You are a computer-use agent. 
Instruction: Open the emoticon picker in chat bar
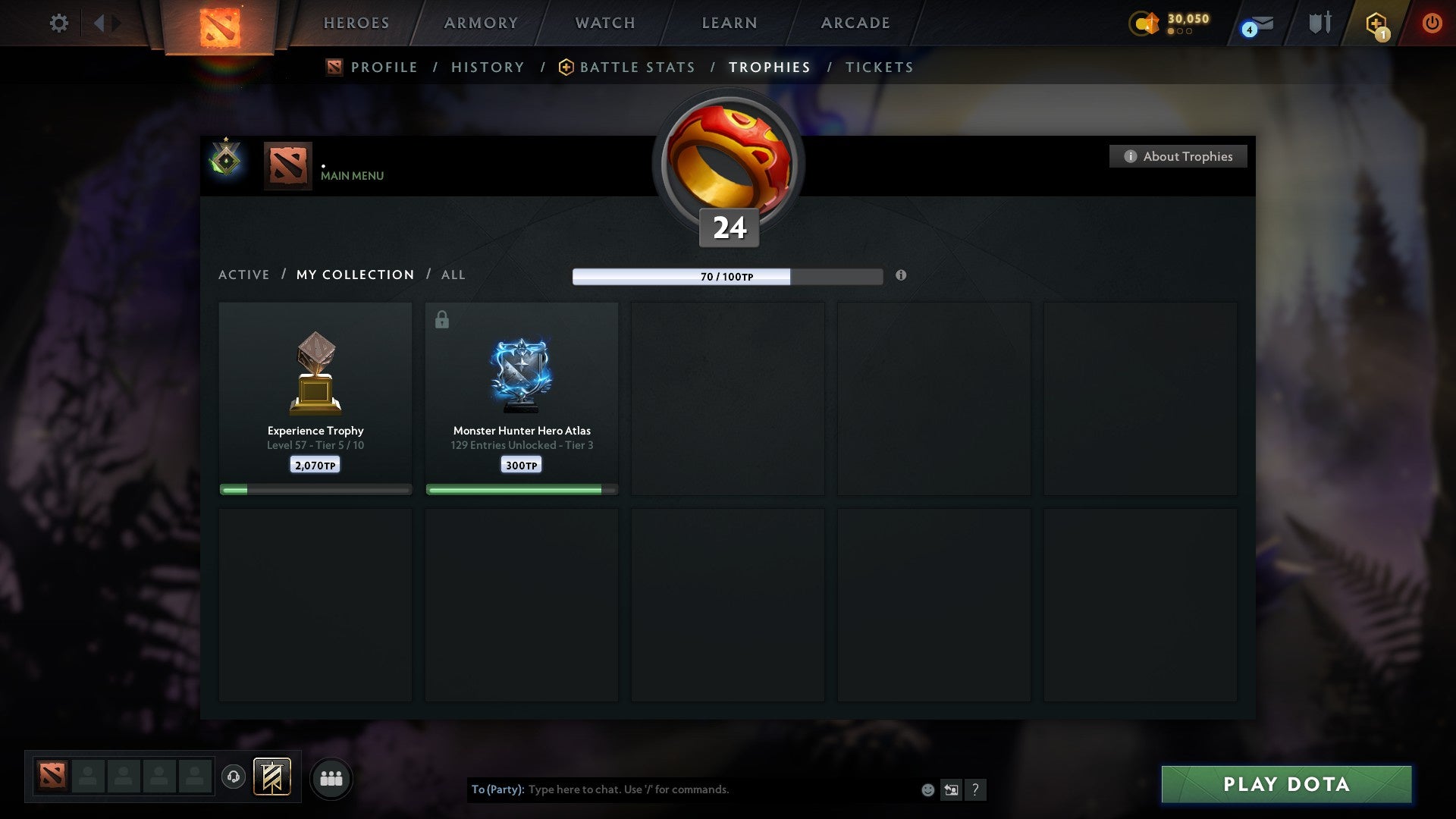pyautogui.click(x=928, y=789)
